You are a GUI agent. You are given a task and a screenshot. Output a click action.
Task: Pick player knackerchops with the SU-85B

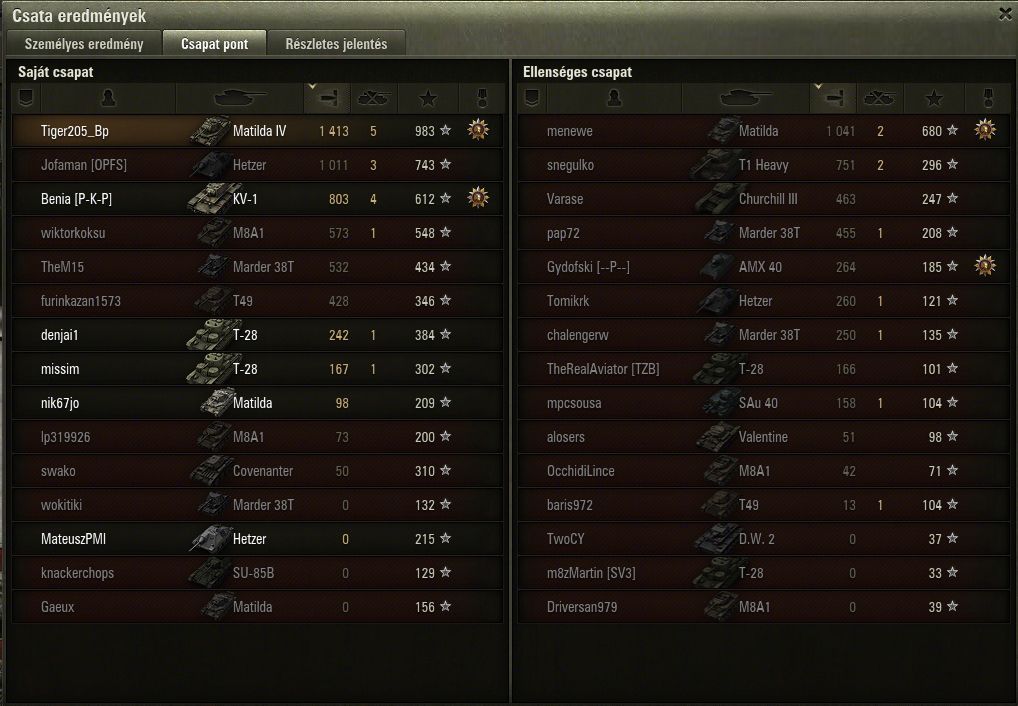pos(77,573)
